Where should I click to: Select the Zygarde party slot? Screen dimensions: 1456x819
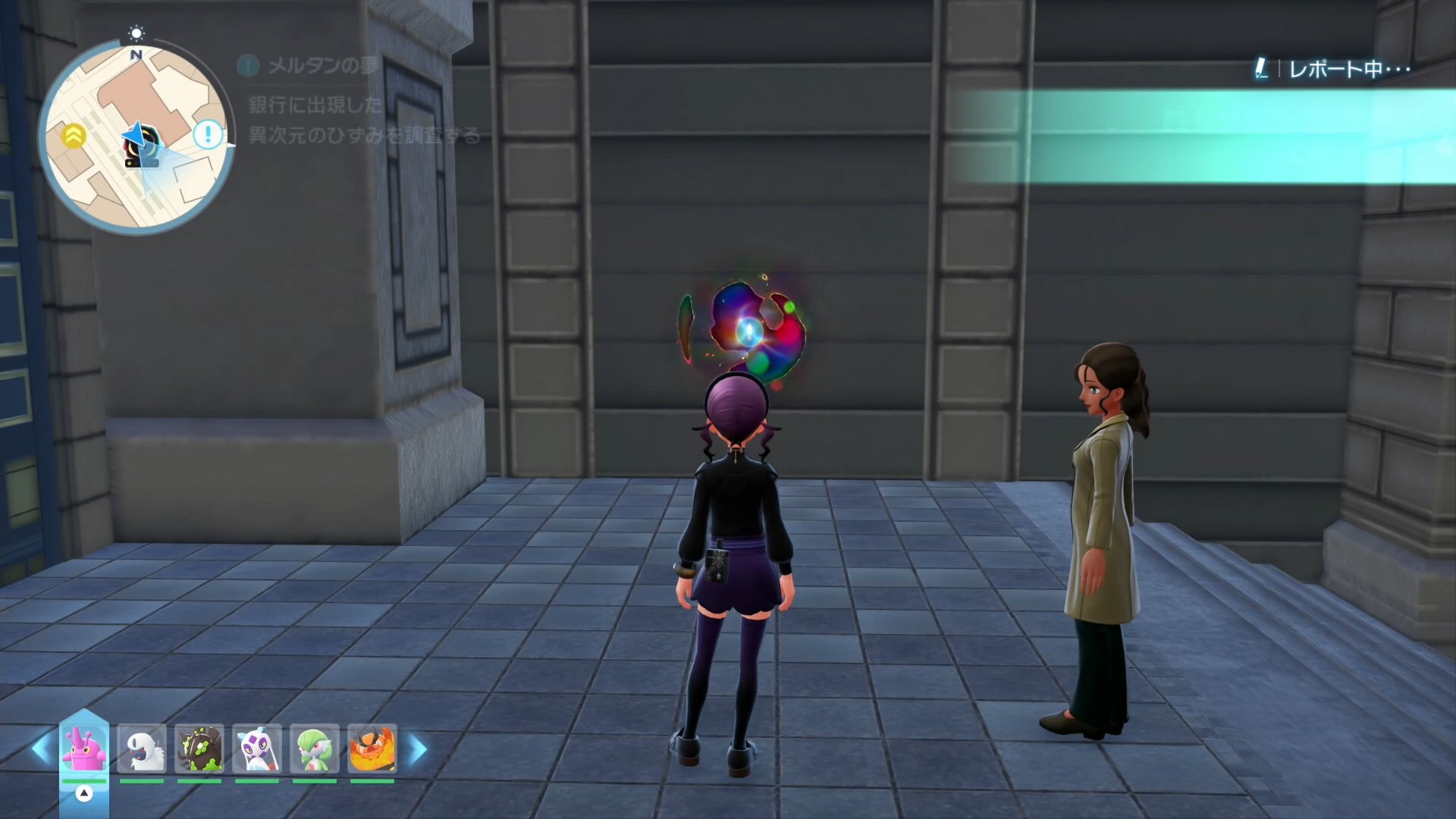(199, 748)
